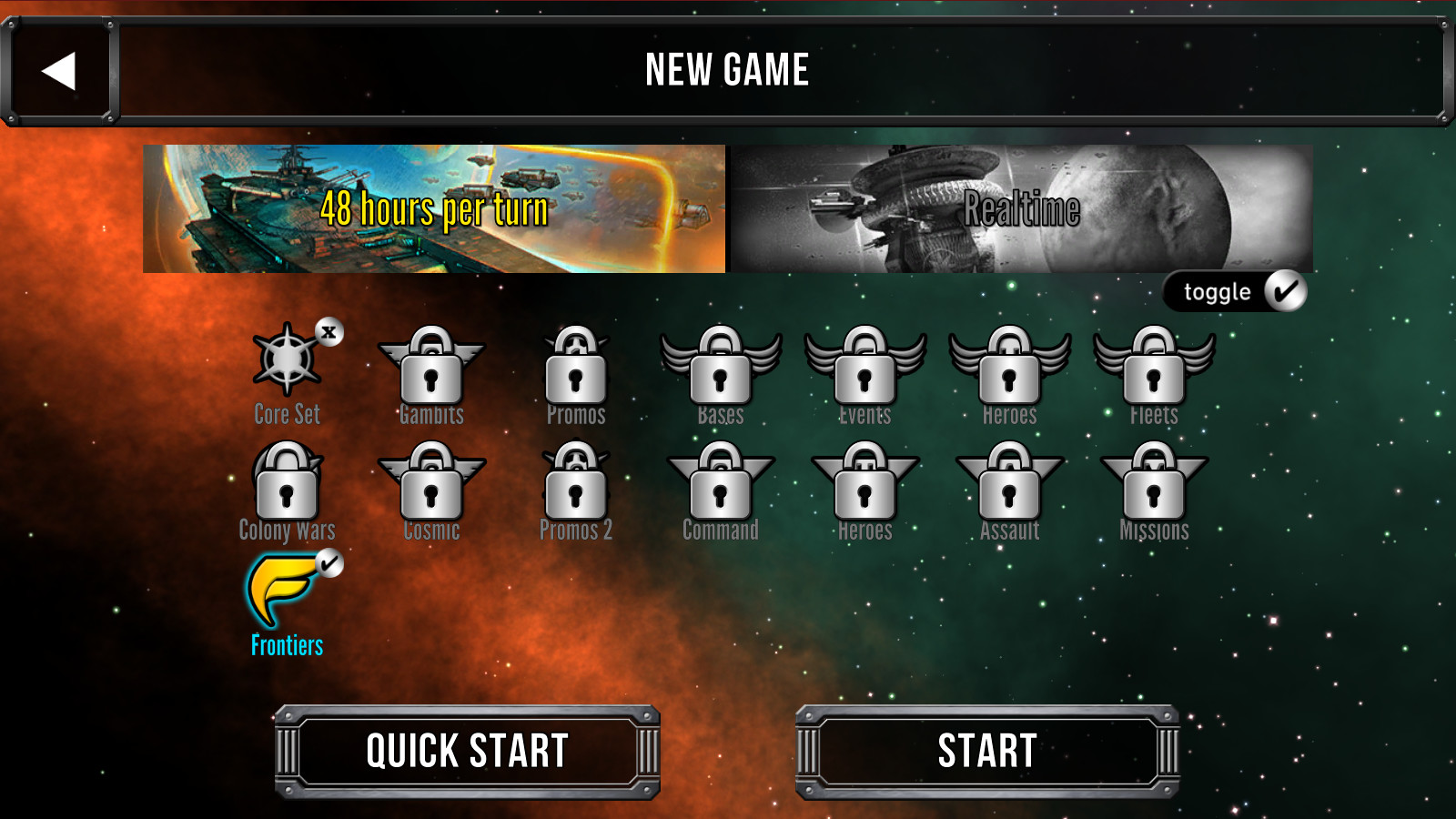Click the Events expansion lock

click(864, 373)
